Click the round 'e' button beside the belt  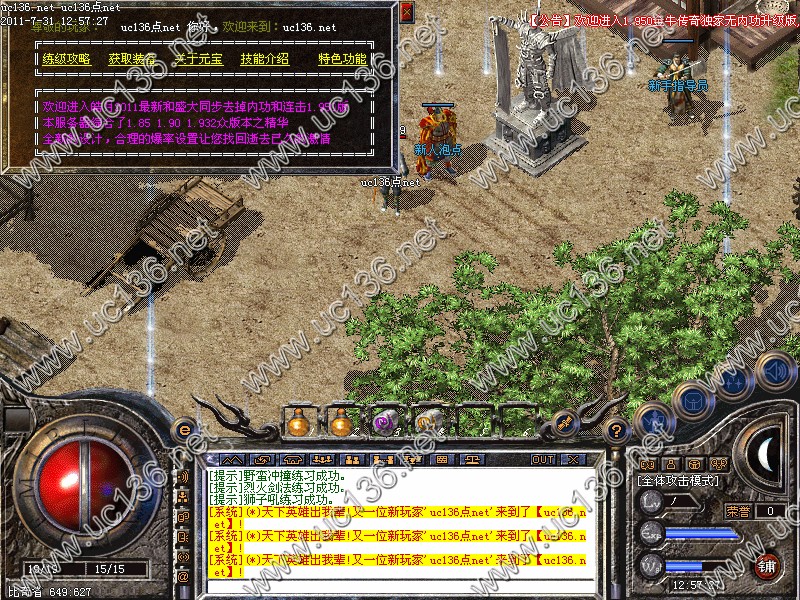pos(184,430)
